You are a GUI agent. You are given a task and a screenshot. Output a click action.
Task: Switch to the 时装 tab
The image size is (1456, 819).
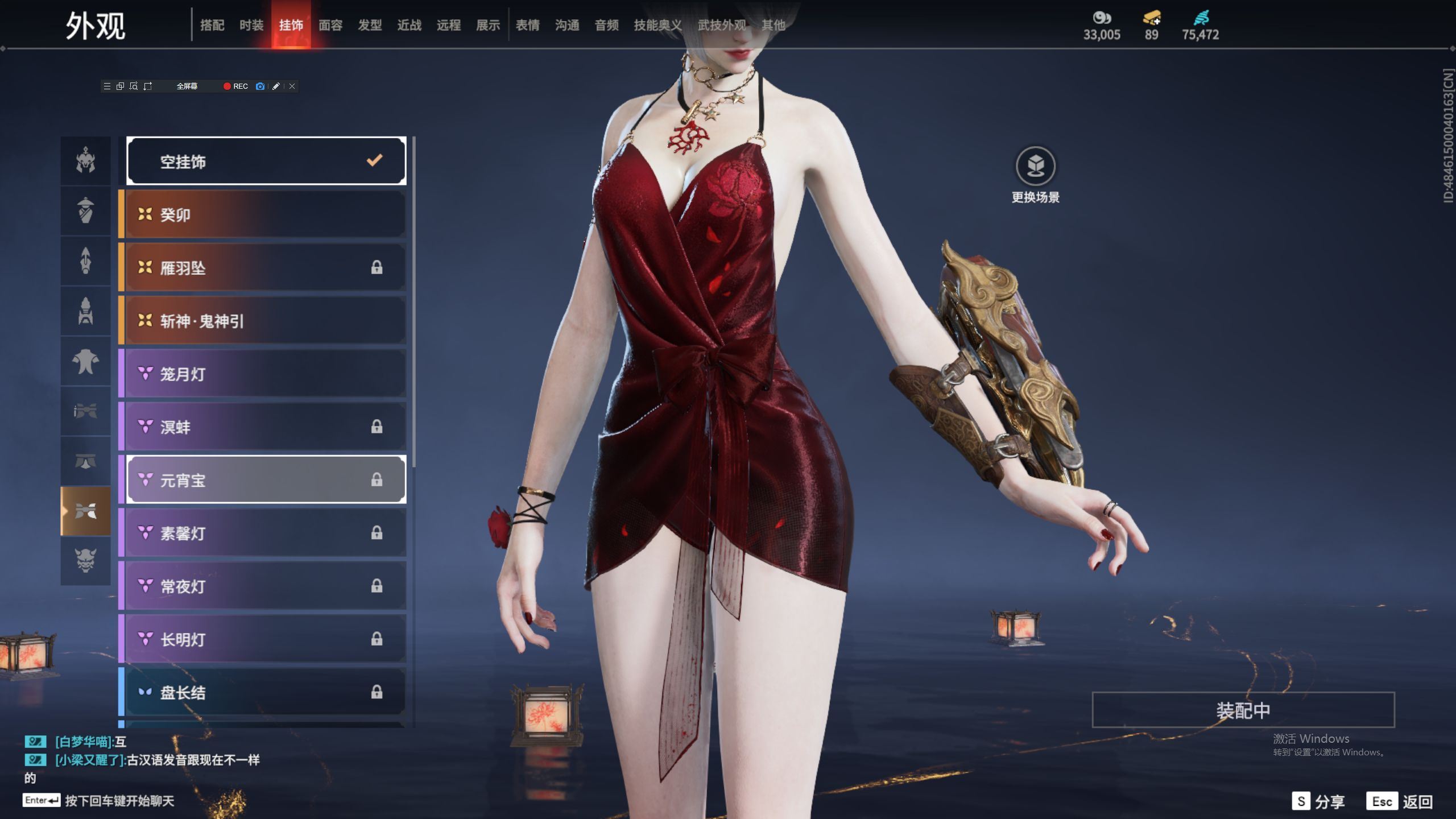(251, 25)
